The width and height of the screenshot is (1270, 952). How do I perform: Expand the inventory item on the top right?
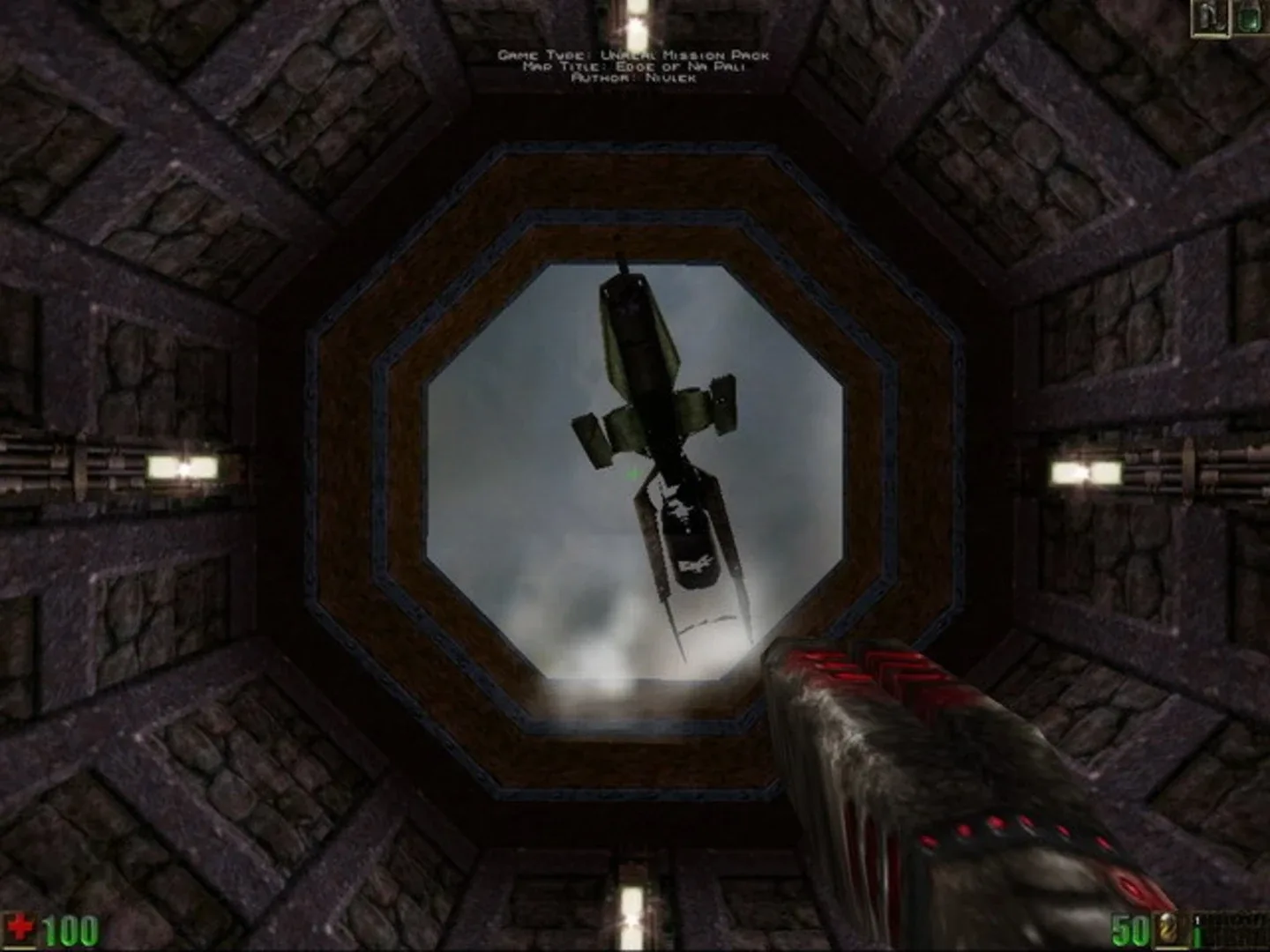click(x=1250, y=19)
